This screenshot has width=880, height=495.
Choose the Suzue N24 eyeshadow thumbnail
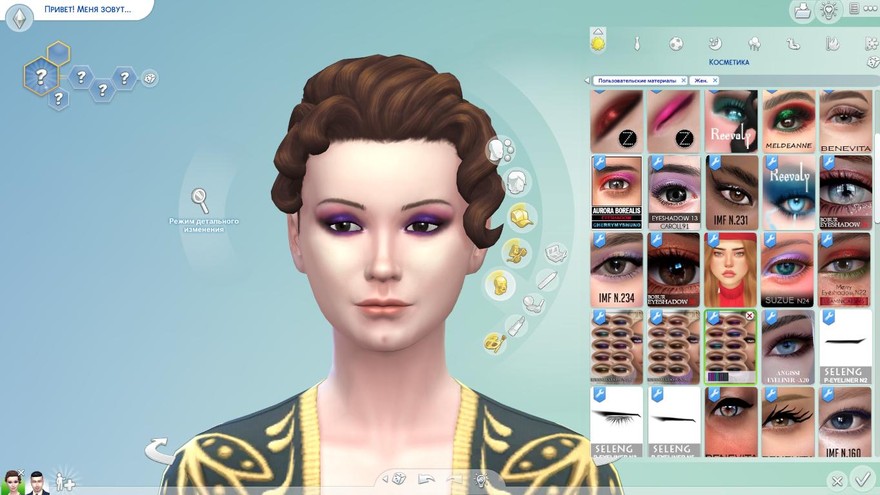pyautogui.click(x=788, y=270)
